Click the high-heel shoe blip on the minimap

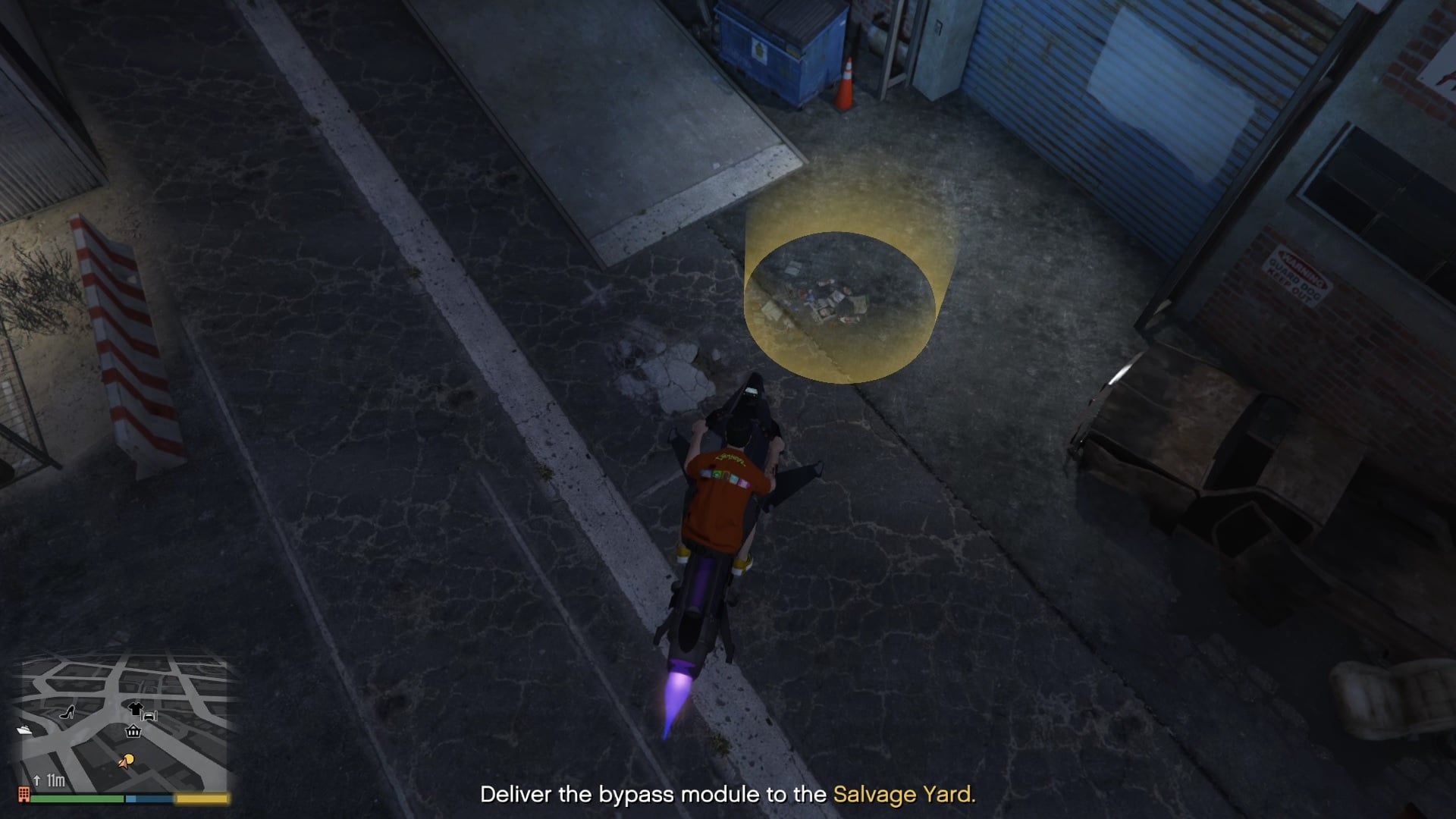pyautogui.click(x=67, y=712)
